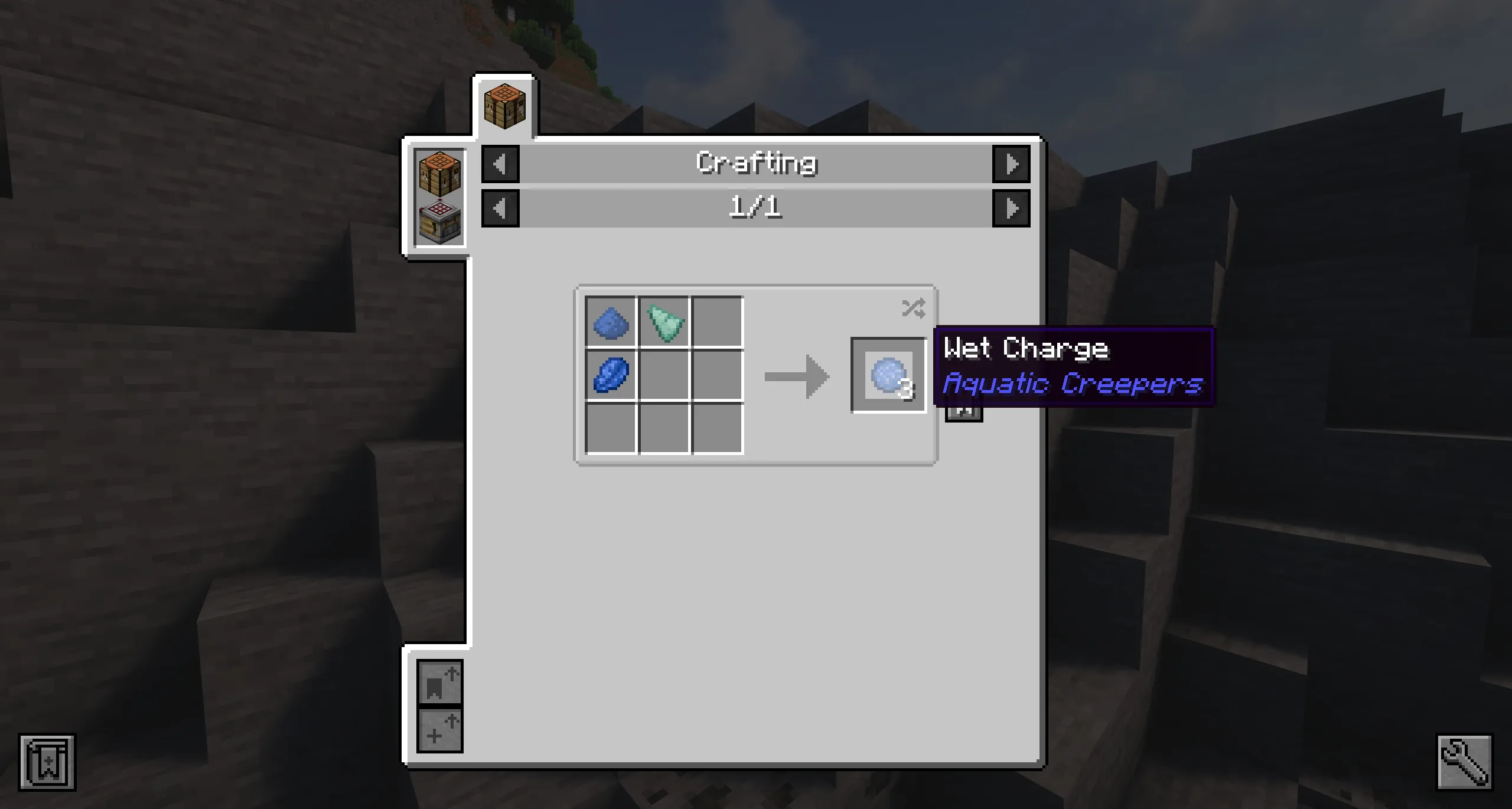Click the prismarine crystal ingredient
1512x809 pixels.
pos(664,324)
